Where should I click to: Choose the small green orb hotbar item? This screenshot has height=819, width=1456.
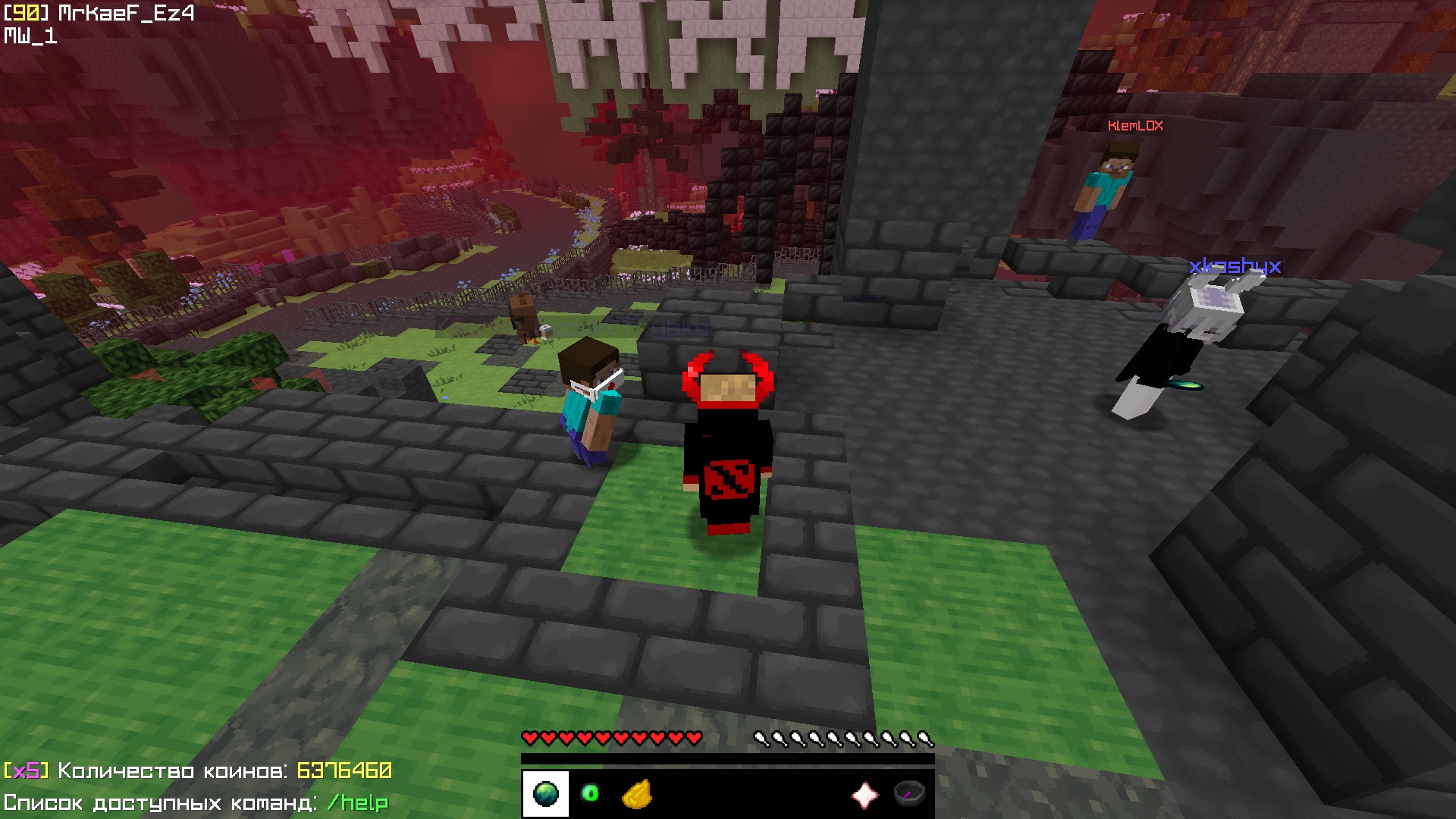pos(590,794)
